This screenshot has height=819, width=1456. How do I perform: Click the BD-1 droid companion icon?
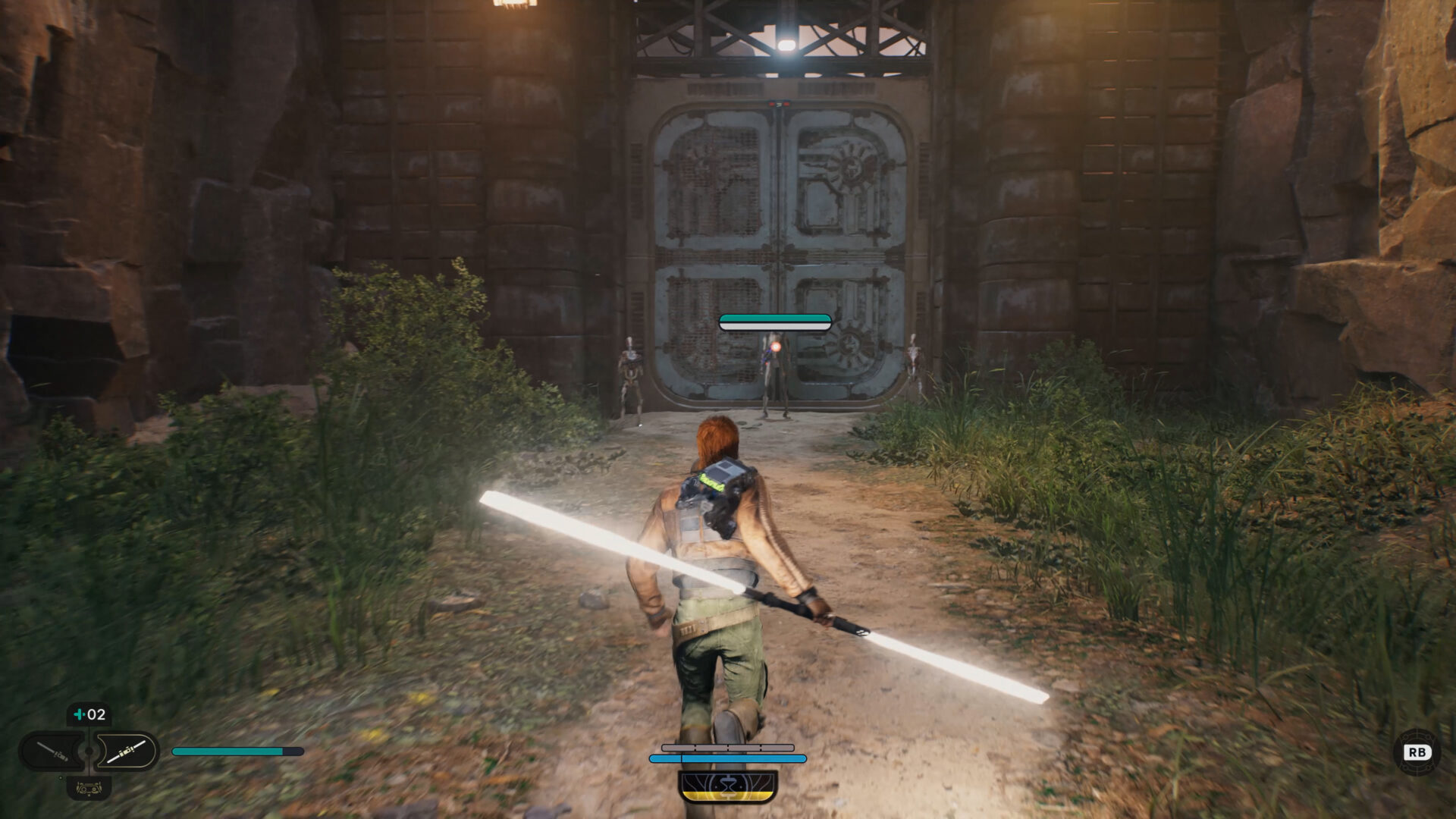(89, 789)
